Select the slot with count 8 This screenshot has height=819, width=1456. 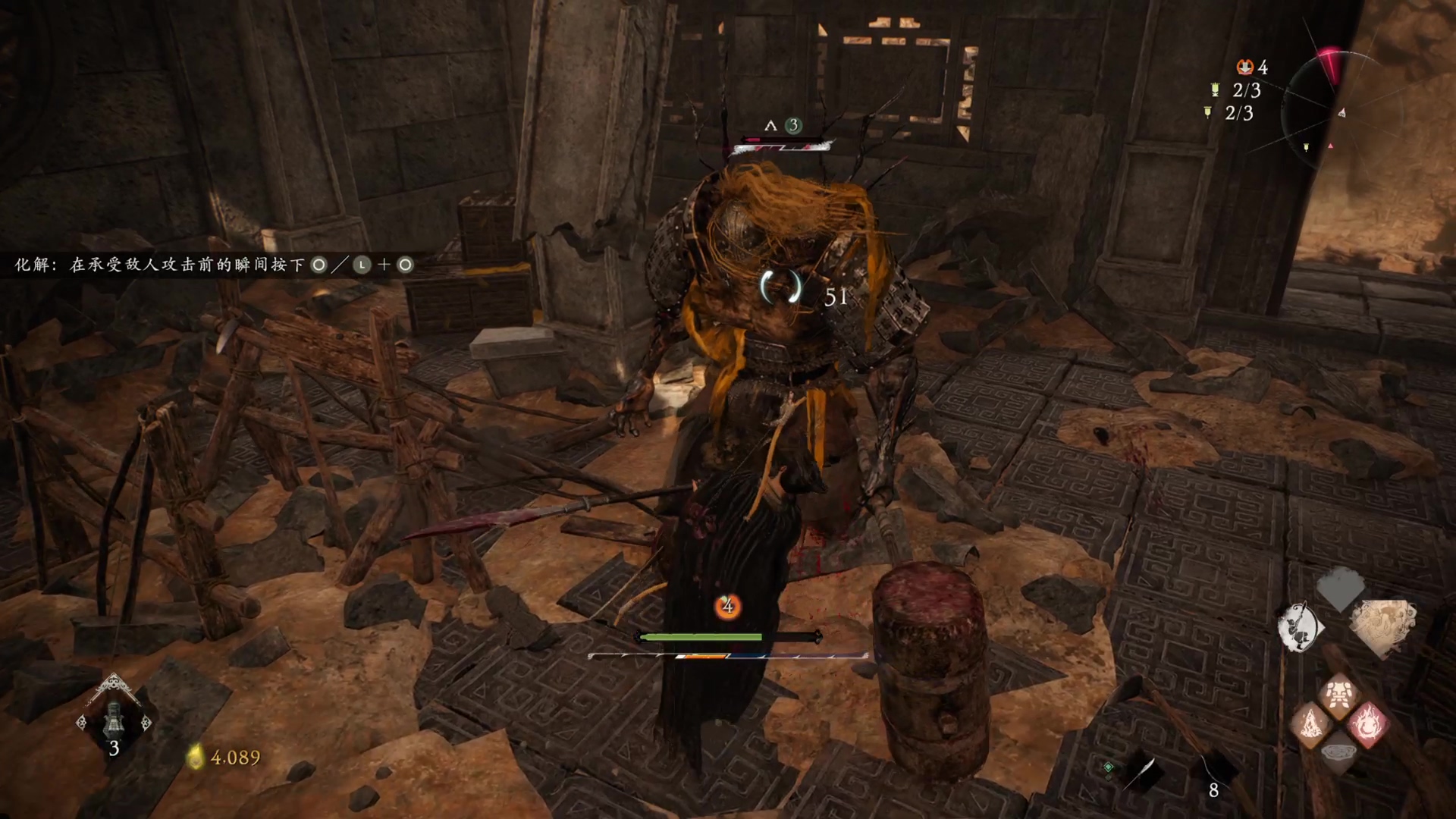1213,770
